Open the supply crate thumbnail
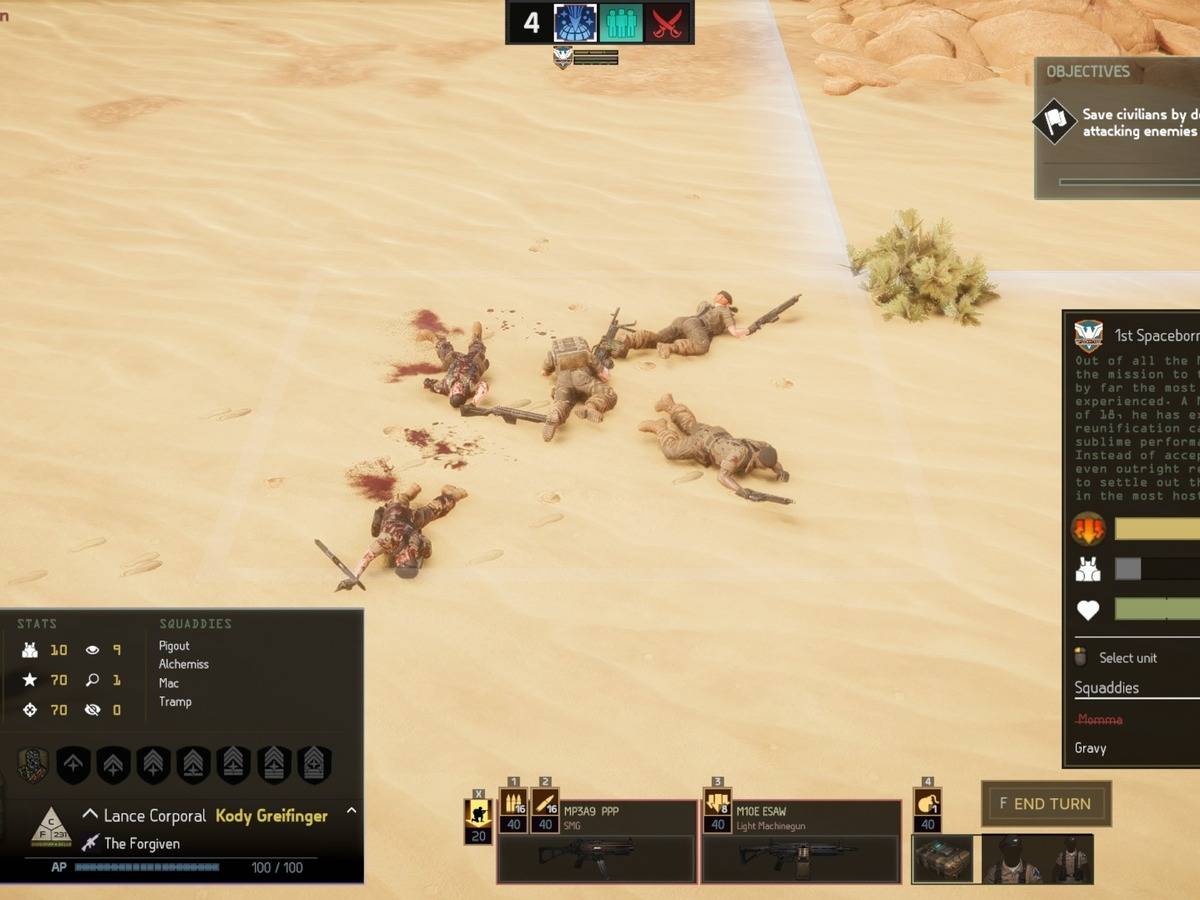Screen dimensions: 1200x900 (942, 859)
